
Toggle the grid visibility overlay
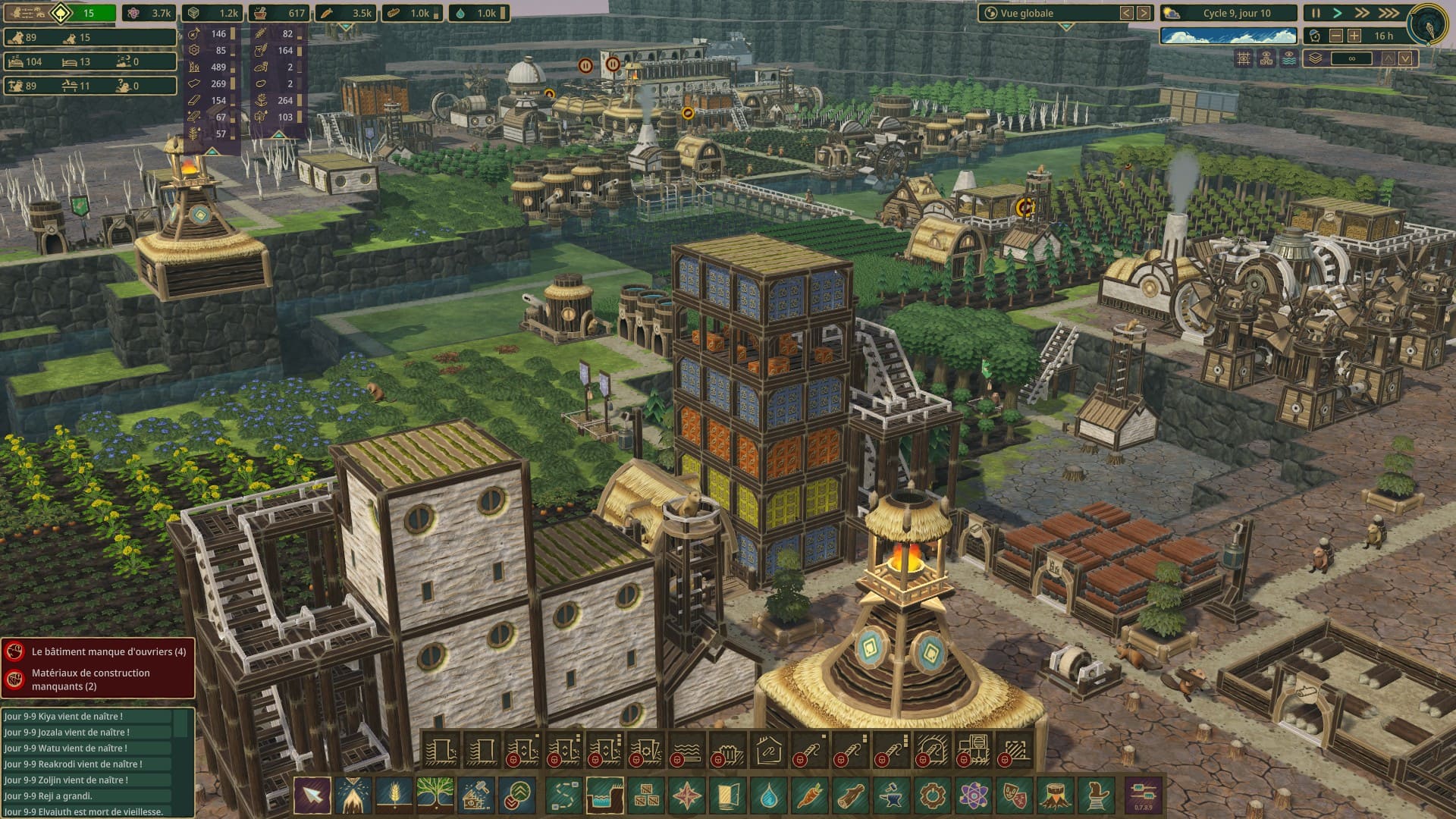(1244, 58)
